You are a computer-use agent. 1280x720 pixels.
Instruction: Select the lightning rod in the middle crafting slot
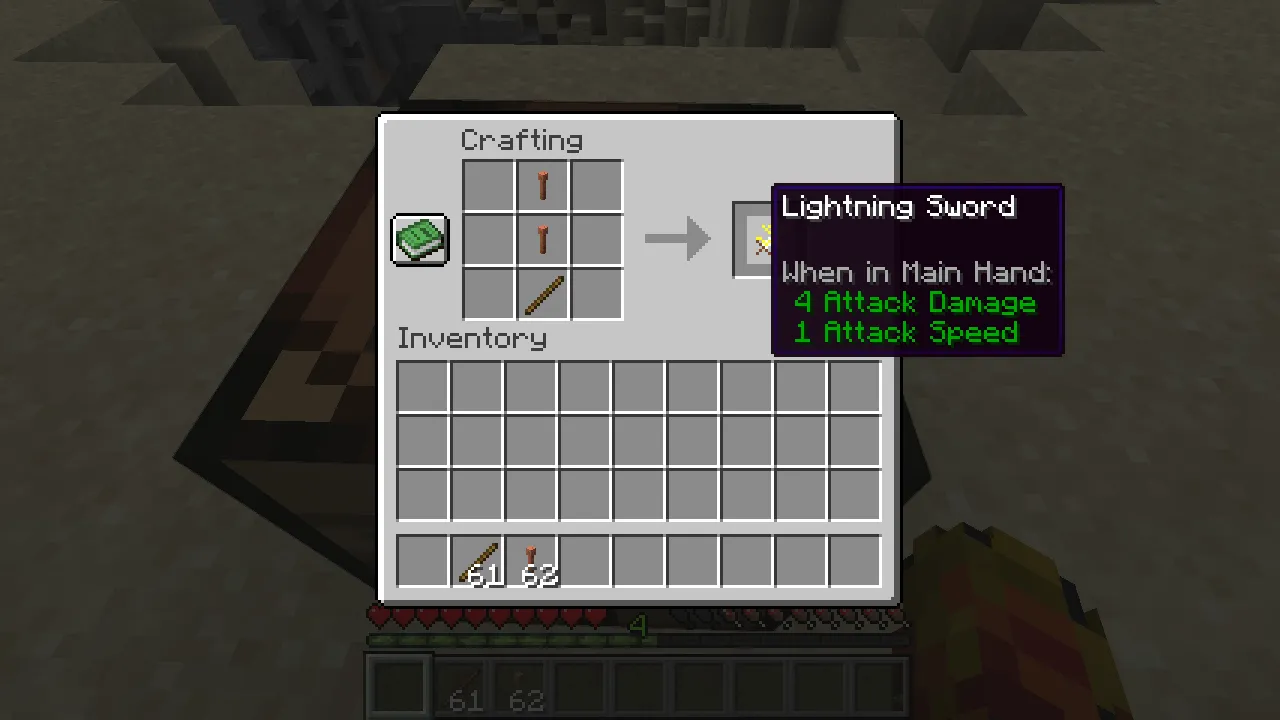[543, 239]
